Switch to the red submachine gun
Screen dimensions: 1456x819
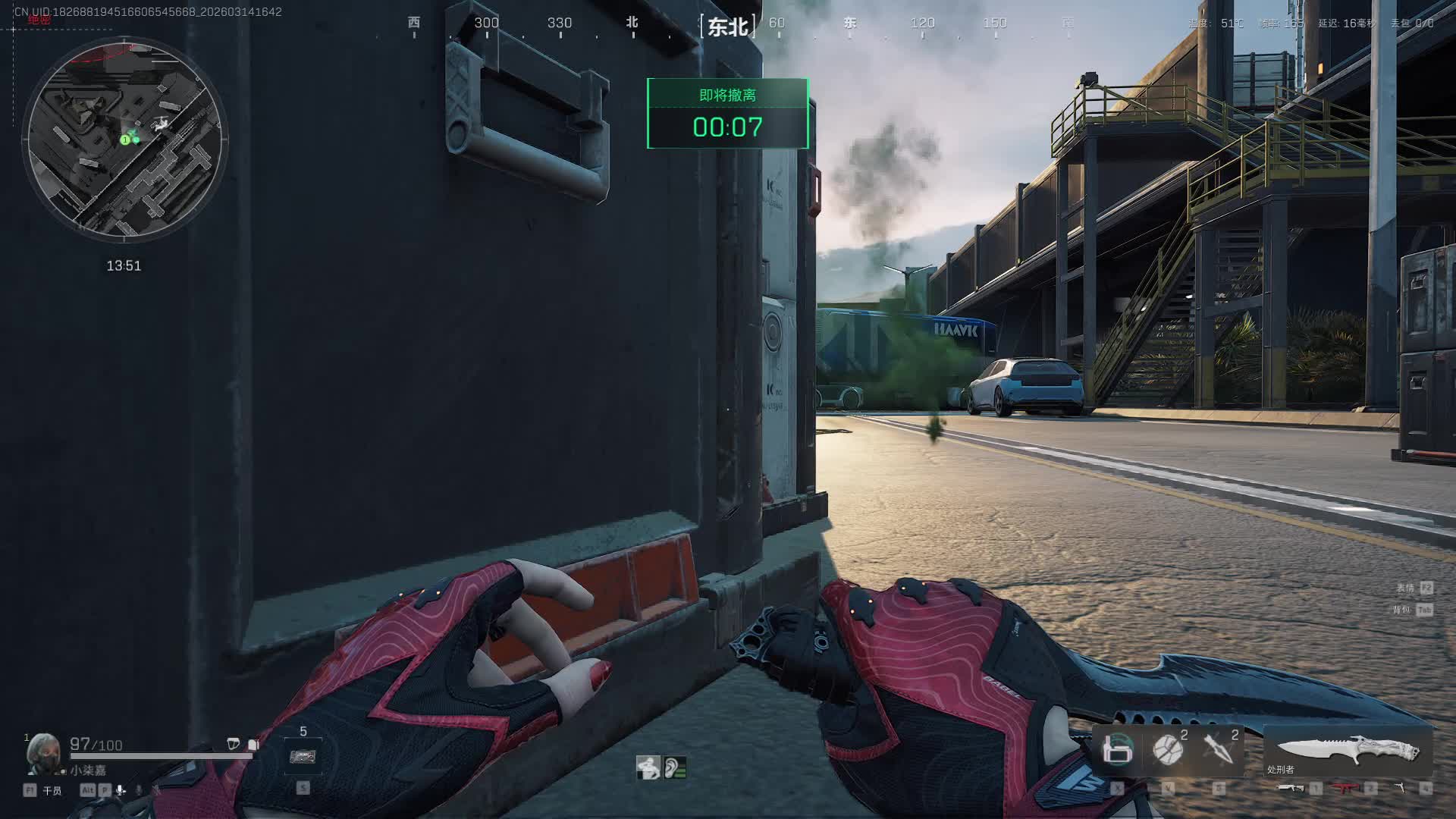click(1345, 789)
